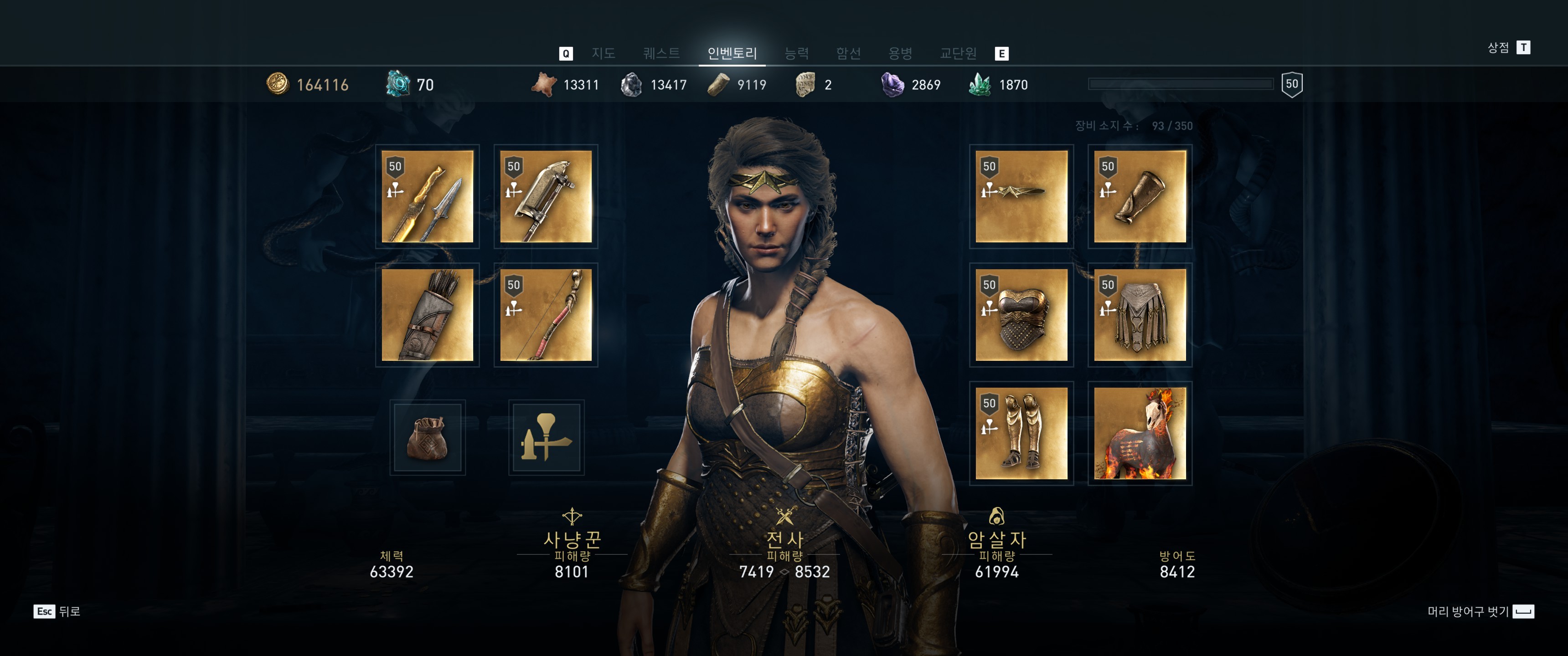Image resolution: width=1568 pixels, height=656 pixels.
Task: Pick the red bow slot
Action: point(546,315)
